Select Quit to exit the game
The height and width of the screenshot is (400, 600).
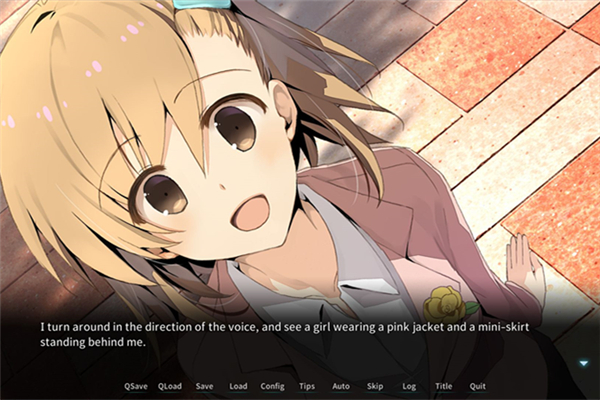[478, 386]
